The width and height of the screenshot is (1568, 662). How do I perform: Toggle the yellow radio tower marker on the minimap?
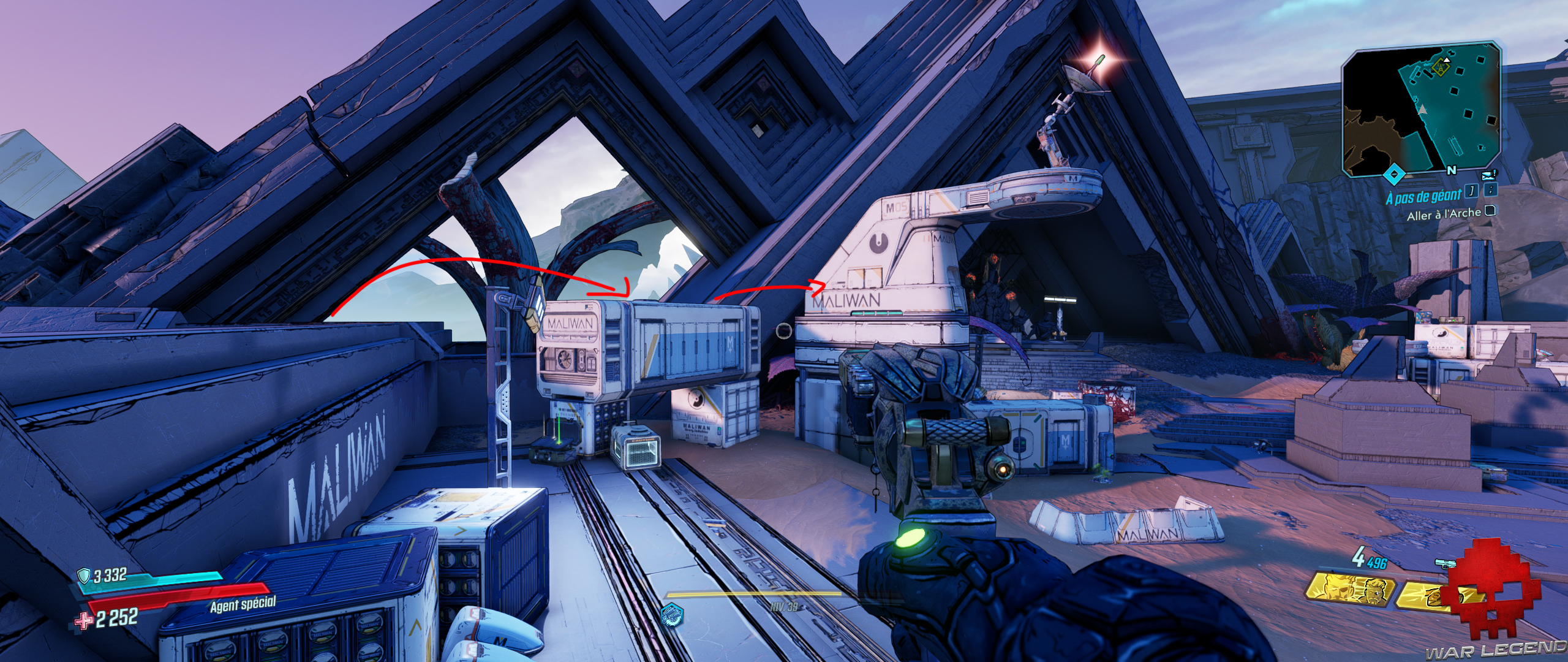pyautogui.click(x=1440, y=68)
